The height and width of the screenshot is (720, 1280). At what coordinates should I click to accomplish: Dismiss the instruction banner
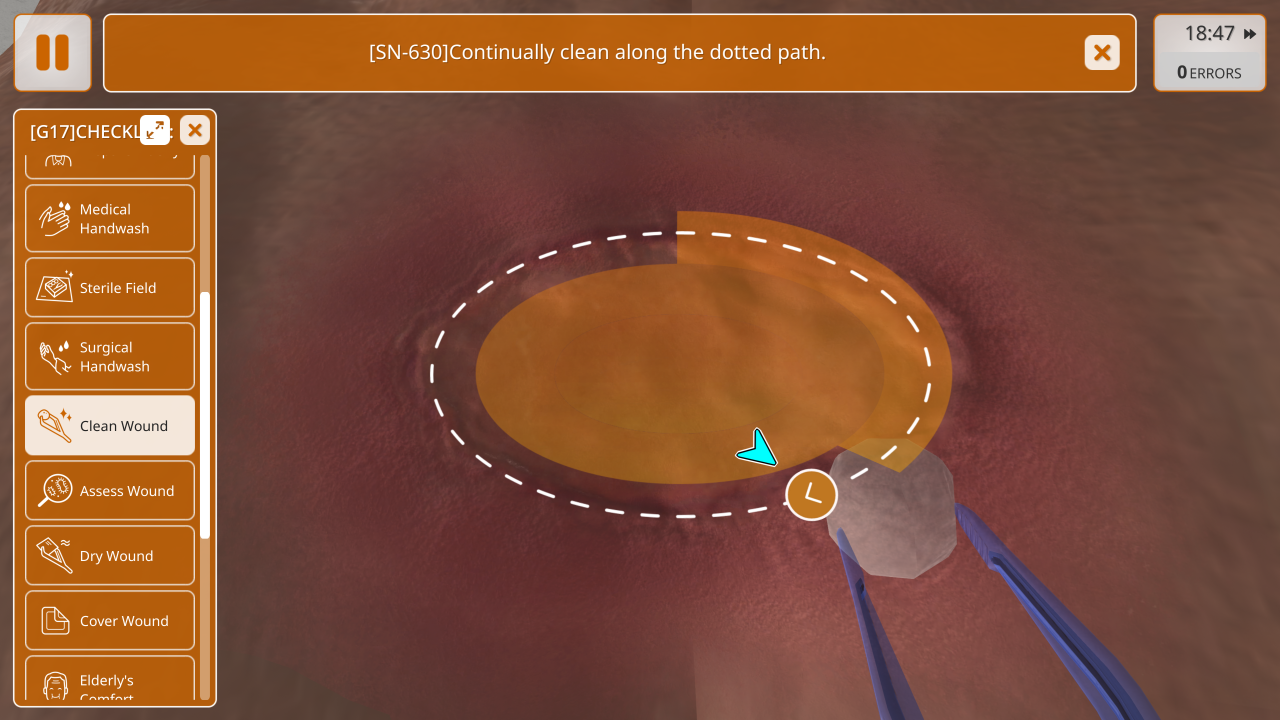[x=1102, y=52]
